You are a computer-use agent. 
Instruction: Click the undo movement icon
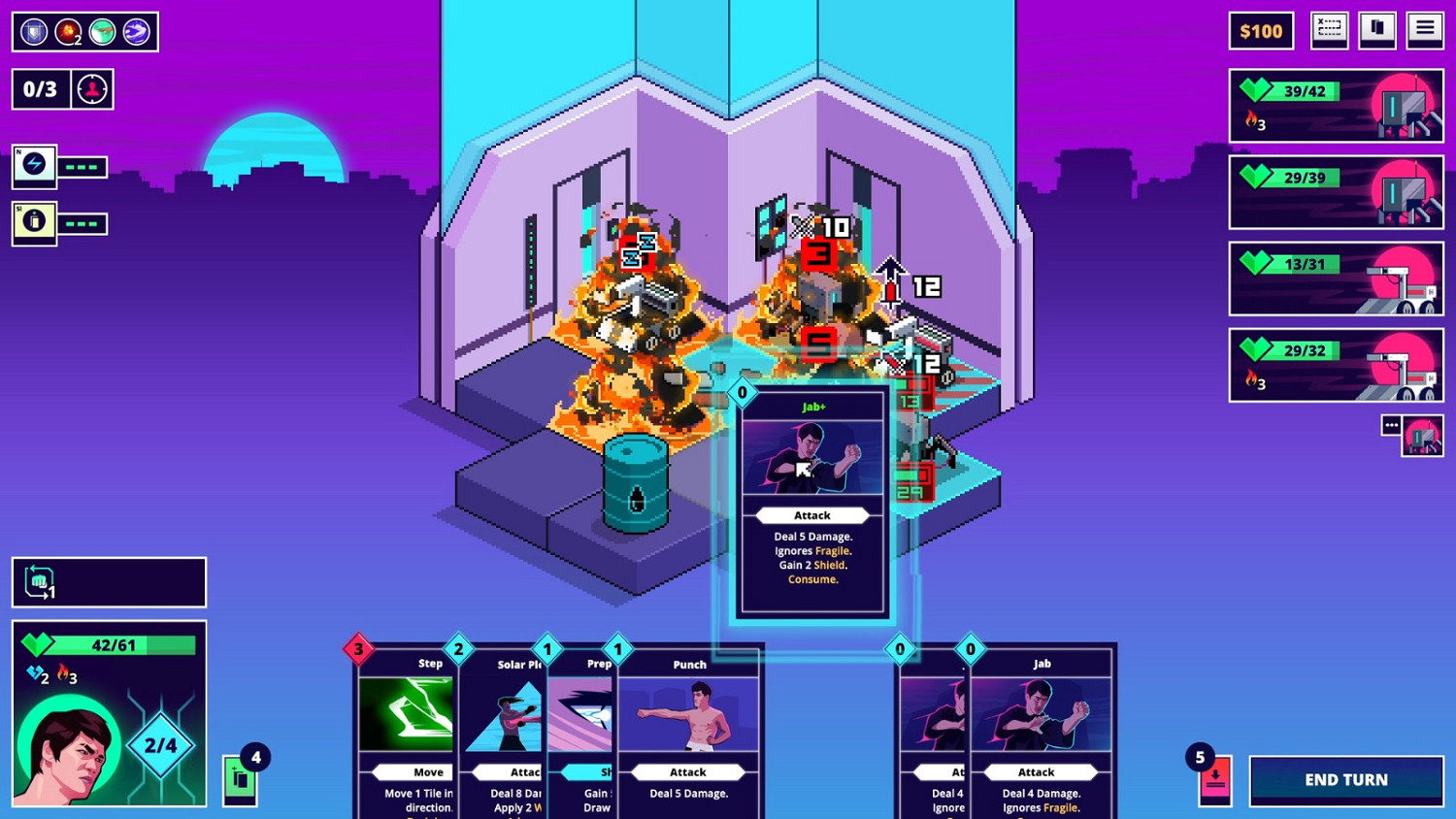coord(39,580)
